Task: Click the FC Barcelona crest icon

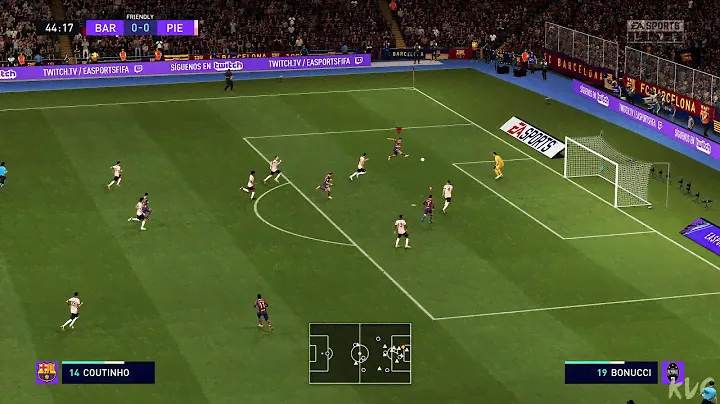Action: pyautogui.click(x=46, y=373)
